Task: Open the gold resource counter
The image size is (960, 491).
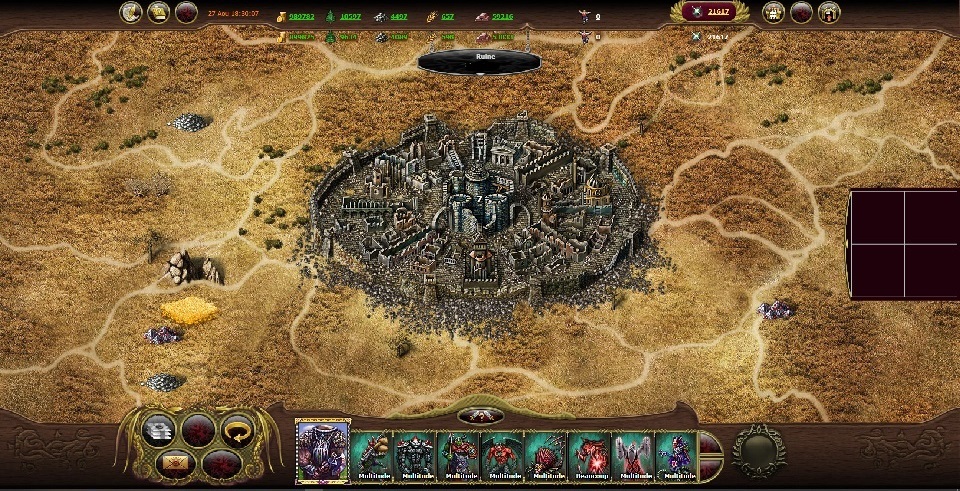Action: (299, 17)
